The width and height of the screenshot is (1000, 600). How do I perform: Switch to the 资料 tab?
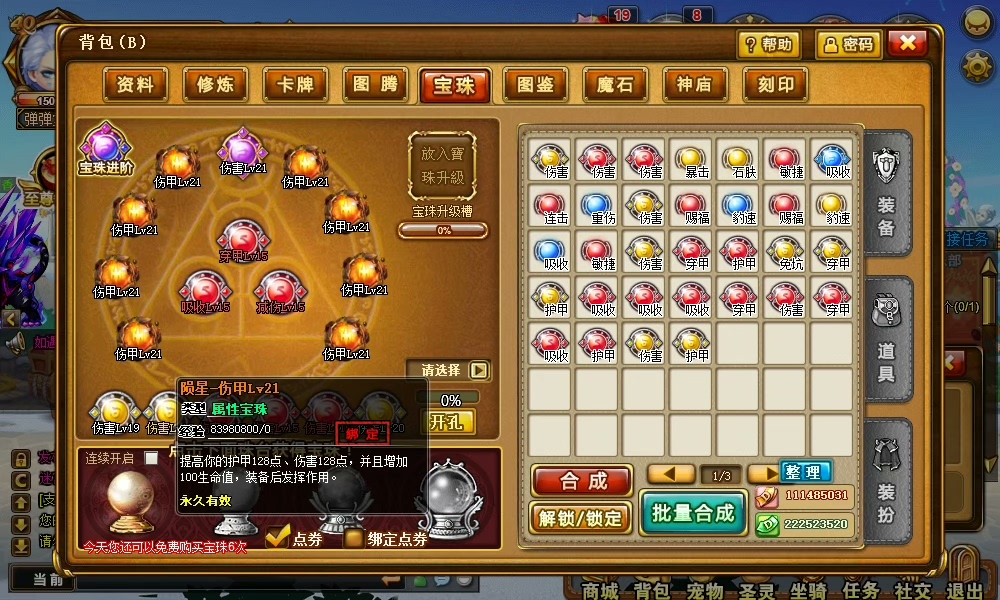pyautogui.click(x=135, y=85)
